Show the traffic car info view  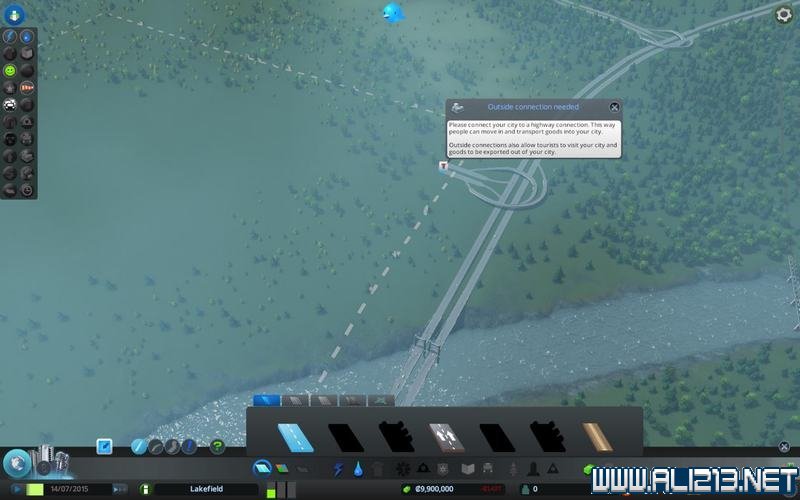coord(11,104)
